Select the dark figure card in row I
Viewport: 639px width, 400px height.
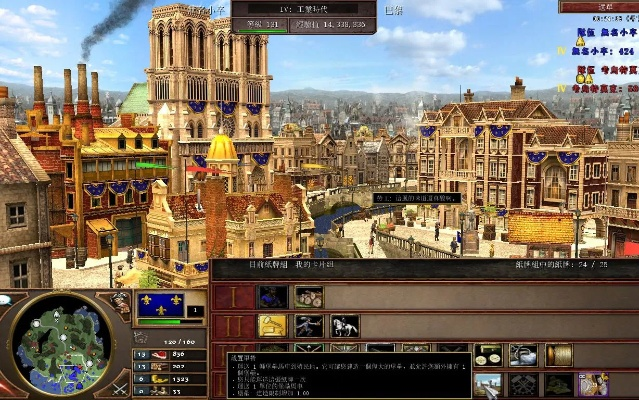(273, 296)
